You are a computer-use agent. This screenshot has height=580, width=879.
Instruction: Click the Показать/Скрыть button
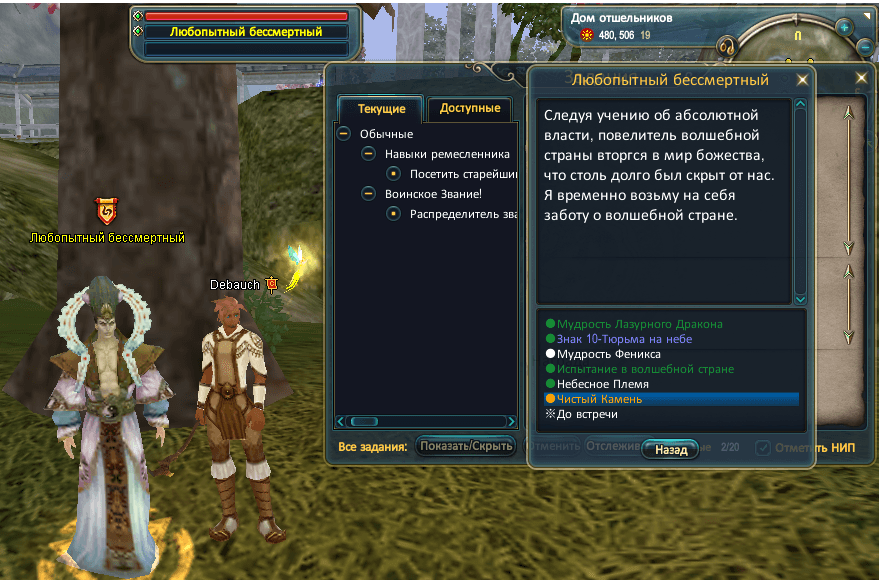[466, 446]
